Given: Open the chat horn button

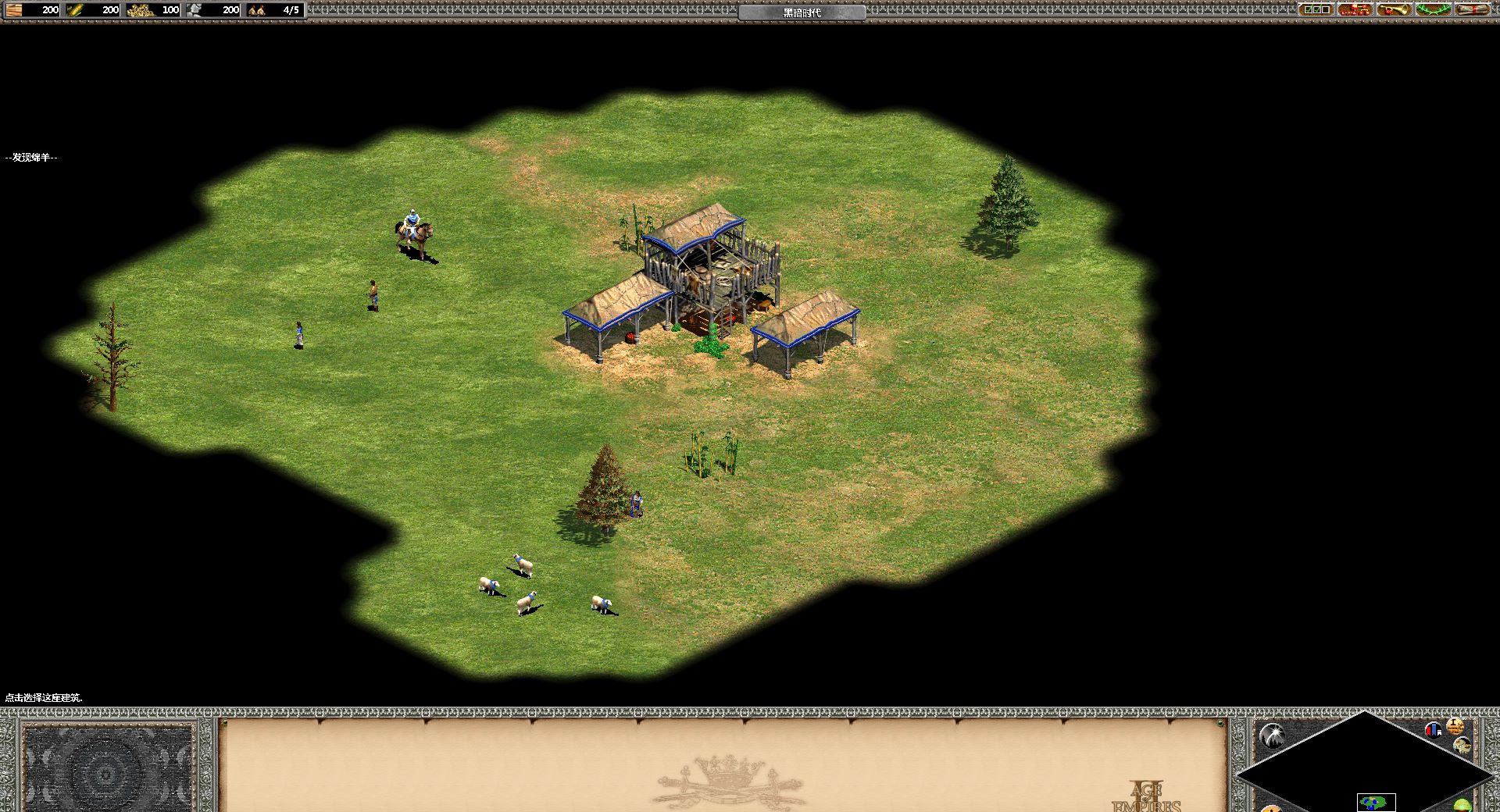Looking at the screenshot, I should click(1394, 9).
